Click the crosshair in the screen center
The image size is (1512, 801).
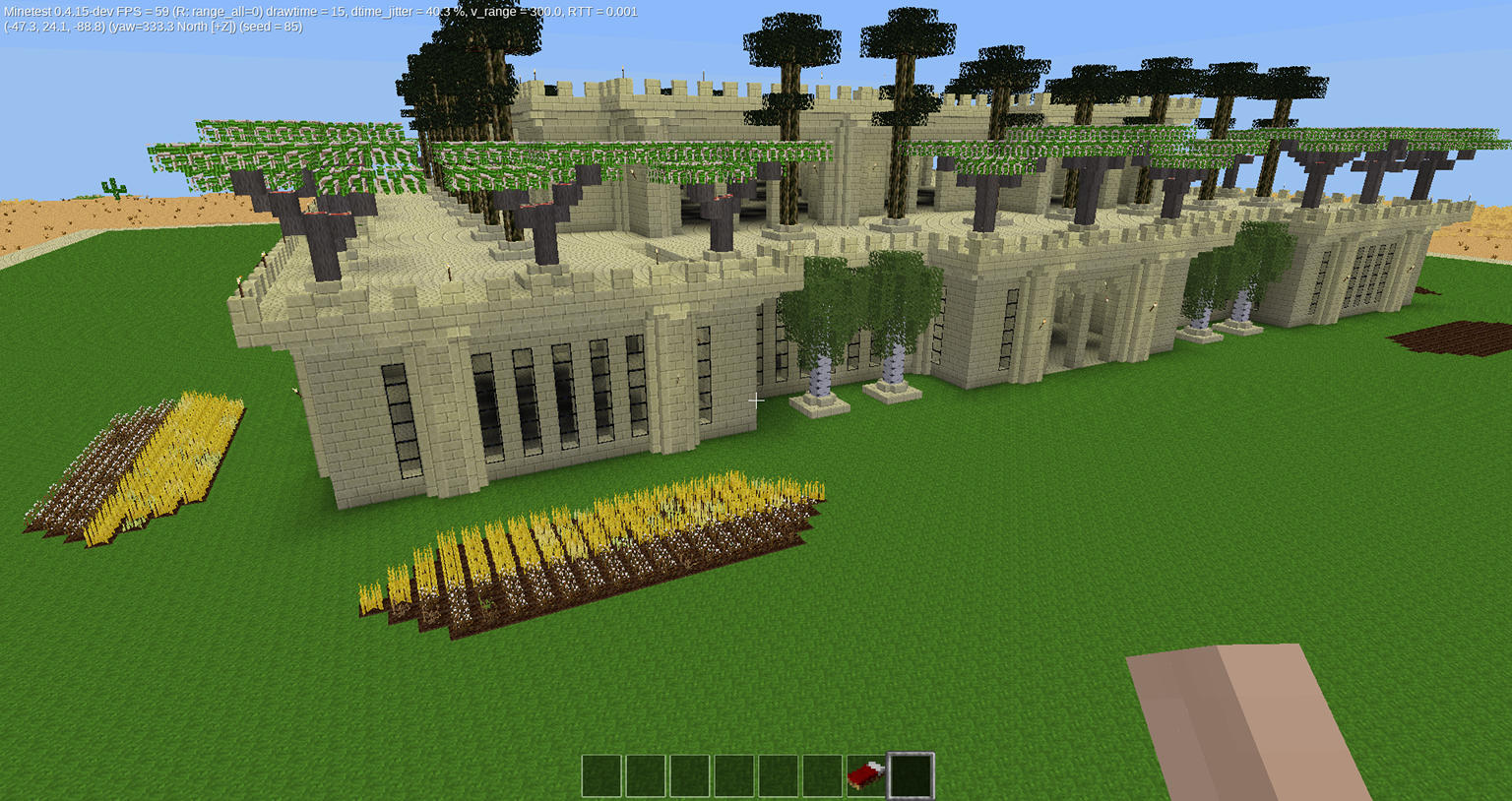click(x=756, y=400)
